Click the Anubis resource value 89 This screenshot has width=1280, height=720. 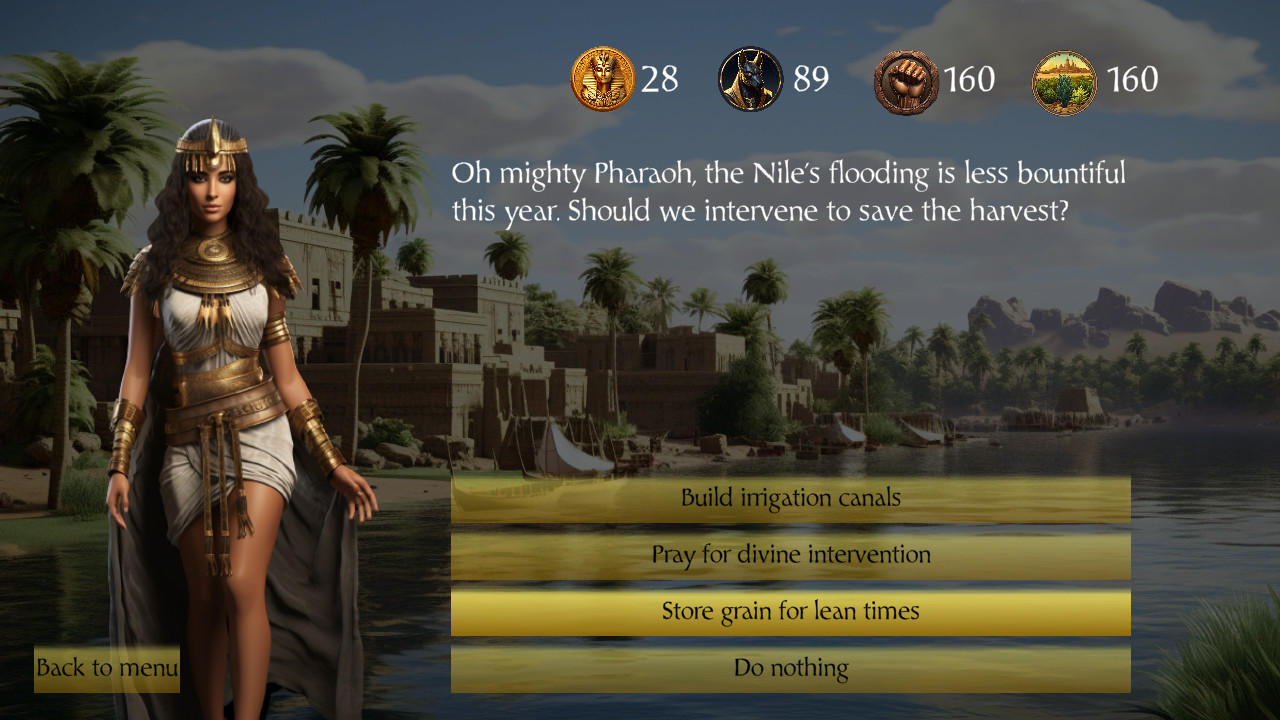point(810,78)
